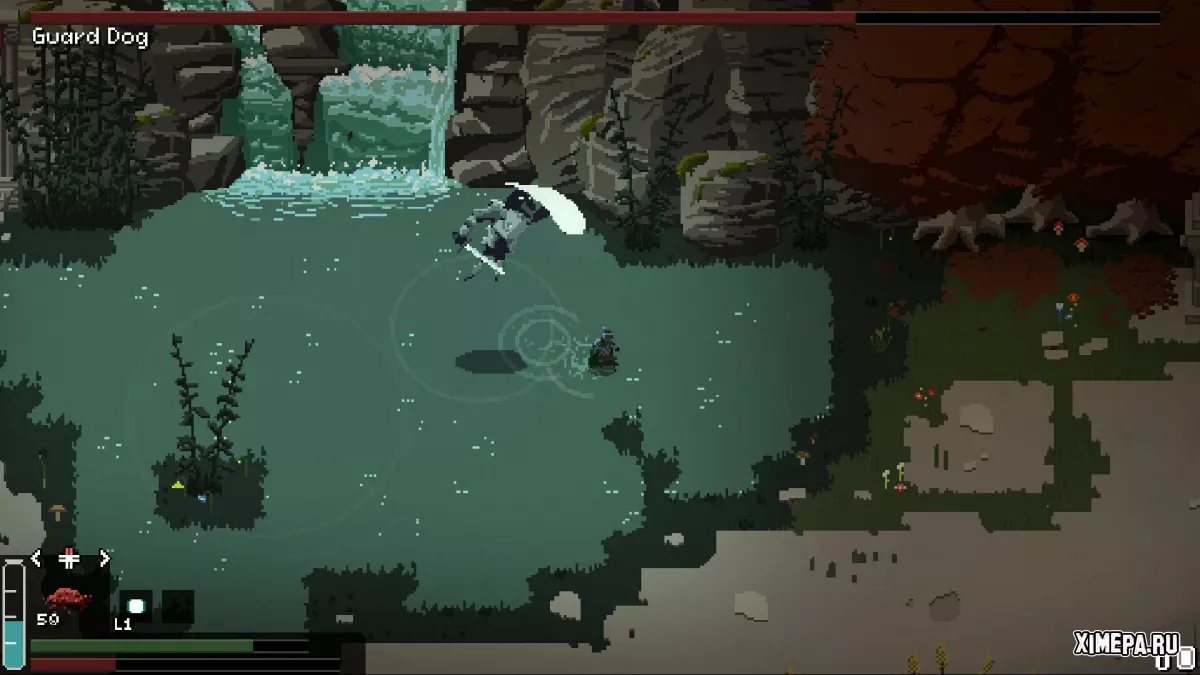Screen dimensions: 1200x675
Task: Cycle to the previous item with left arrow
Action: click(37, 558)
